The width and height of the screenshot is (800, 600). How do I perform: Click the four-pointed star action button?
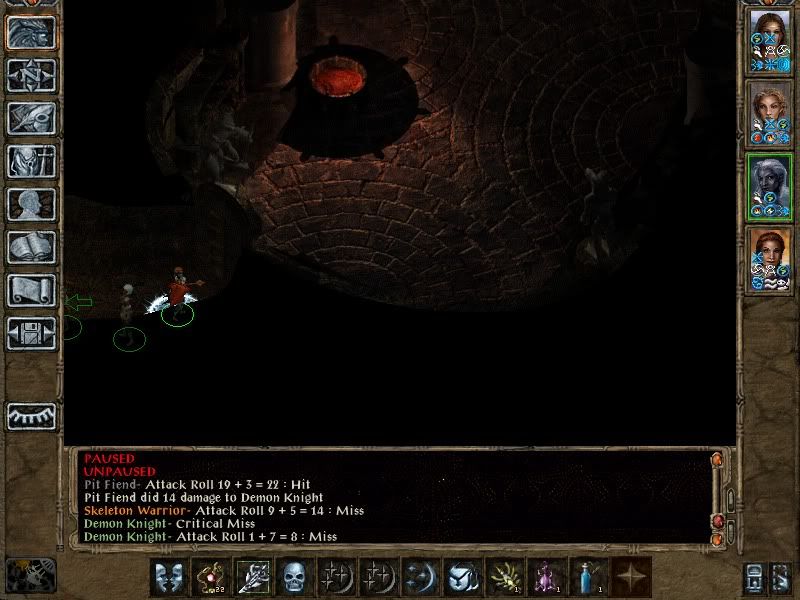pyautogui.click(x=632, y=577)
